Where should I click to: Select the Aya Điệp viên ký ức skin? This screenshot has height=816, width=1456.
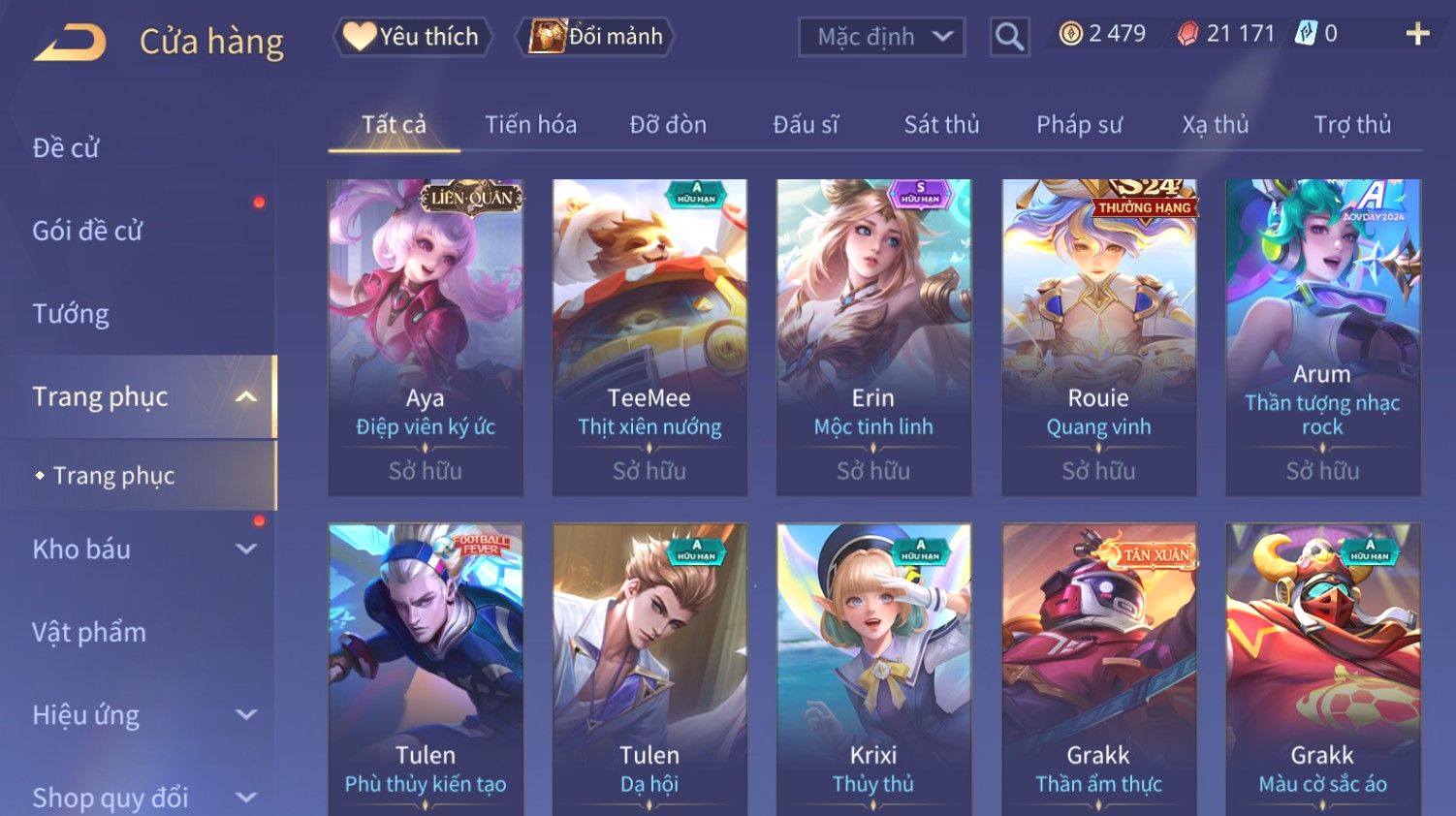[x=426, y=336]
